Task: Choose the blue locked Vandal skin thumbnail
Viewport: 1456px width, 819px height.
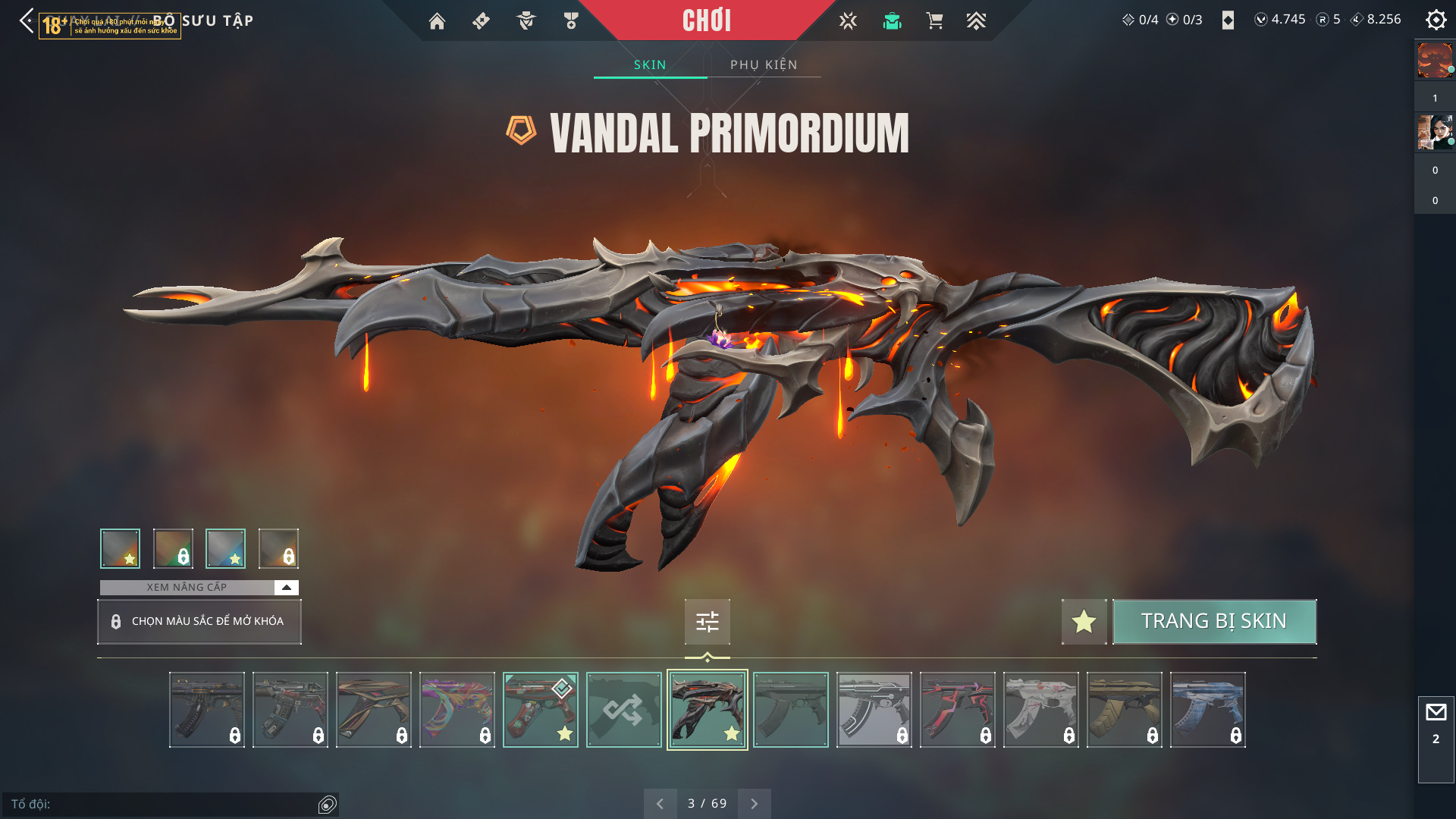Action: [x=1207, y=710]
